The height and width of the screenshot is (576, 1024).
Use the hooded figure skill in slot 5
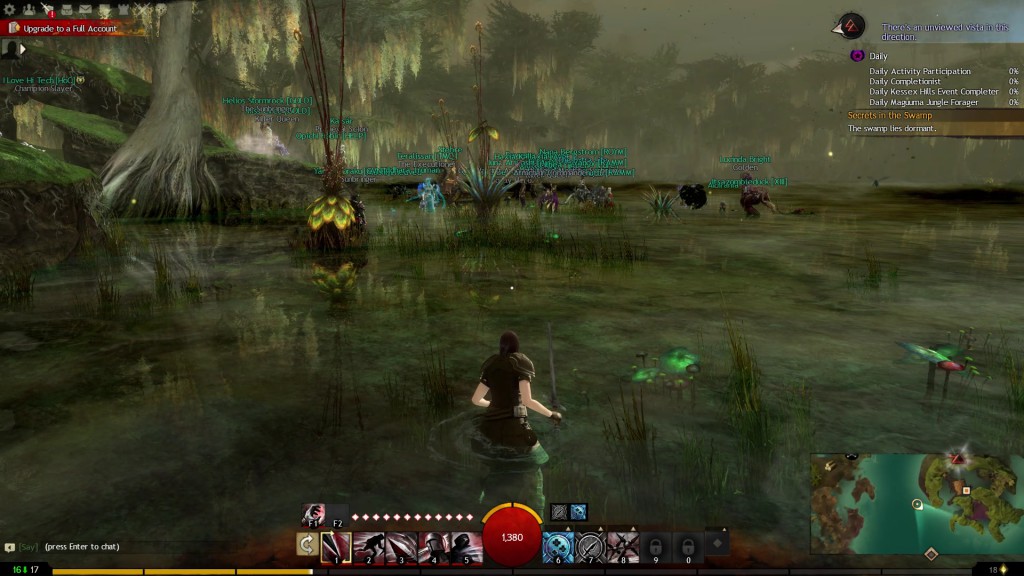[465, 545]
